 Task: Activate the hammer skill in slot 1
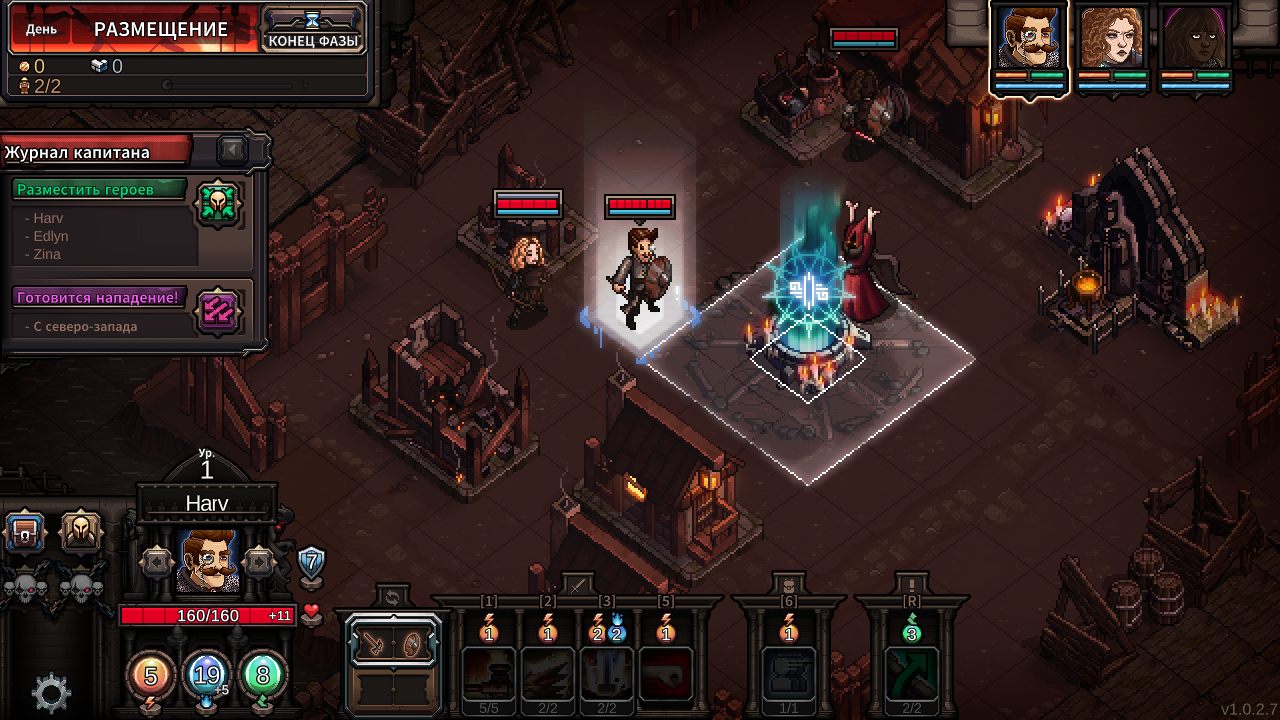489,672
